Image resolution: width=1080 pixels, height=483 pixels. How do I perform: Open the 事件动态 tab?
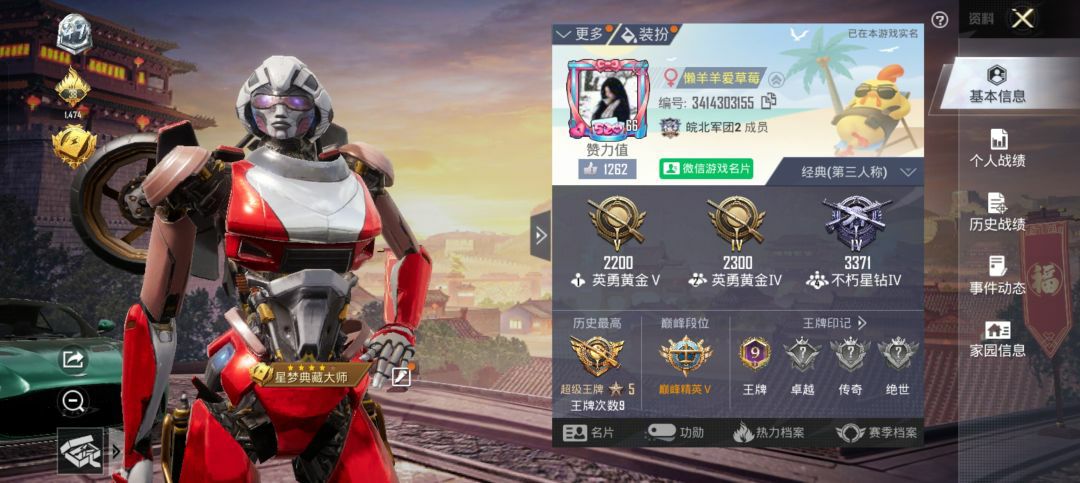[997, 277]
